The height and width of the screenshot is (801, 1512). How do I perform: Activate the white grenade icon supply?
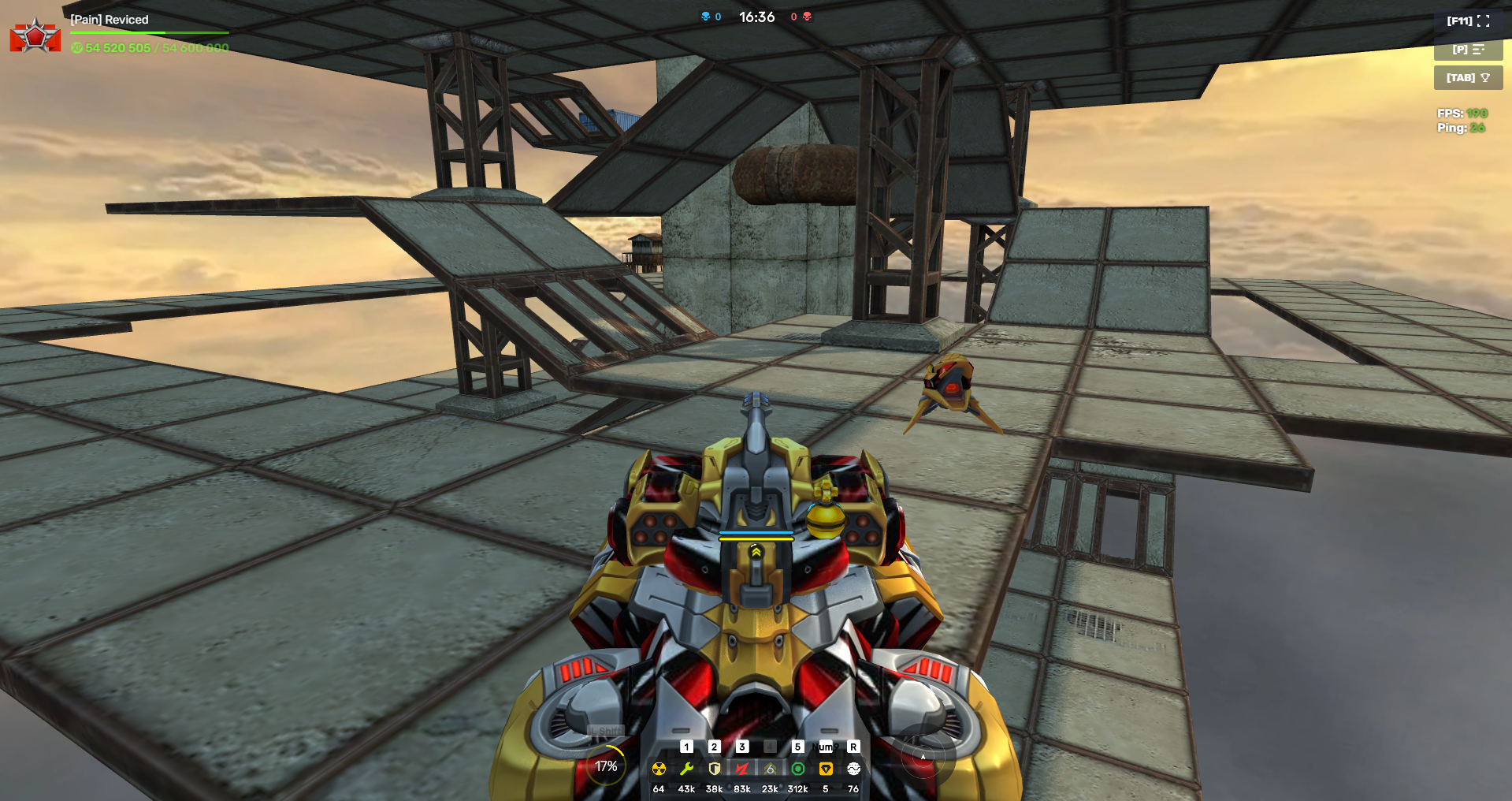[853, 769]
